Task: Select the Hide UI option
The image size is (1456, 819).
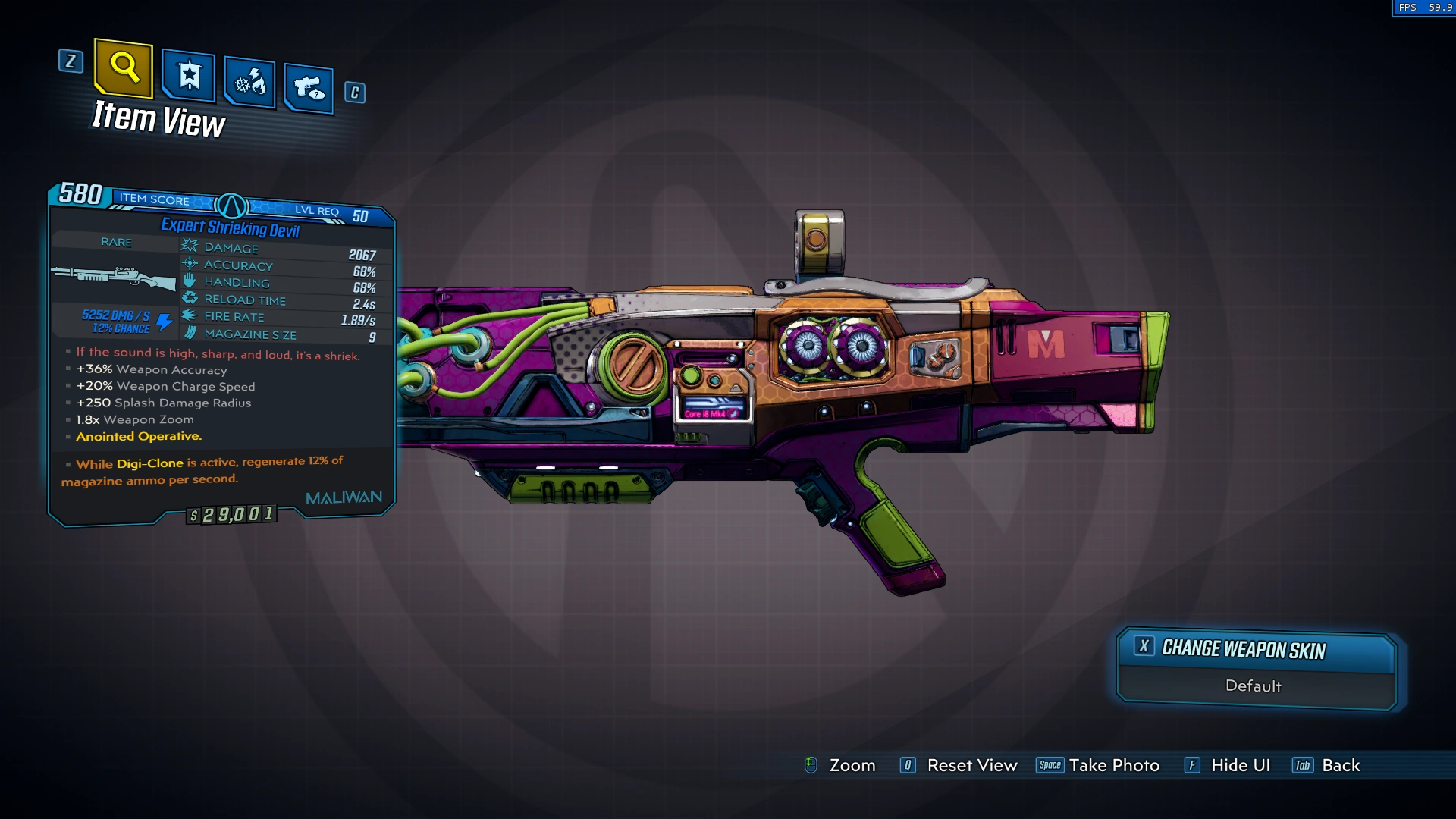Action: (1240, 765)
